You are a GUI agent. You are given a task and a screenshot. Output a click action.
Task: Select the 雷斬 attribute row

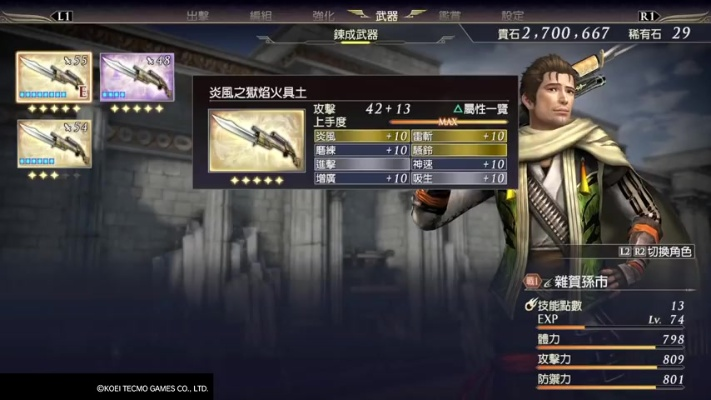[458, 136]
